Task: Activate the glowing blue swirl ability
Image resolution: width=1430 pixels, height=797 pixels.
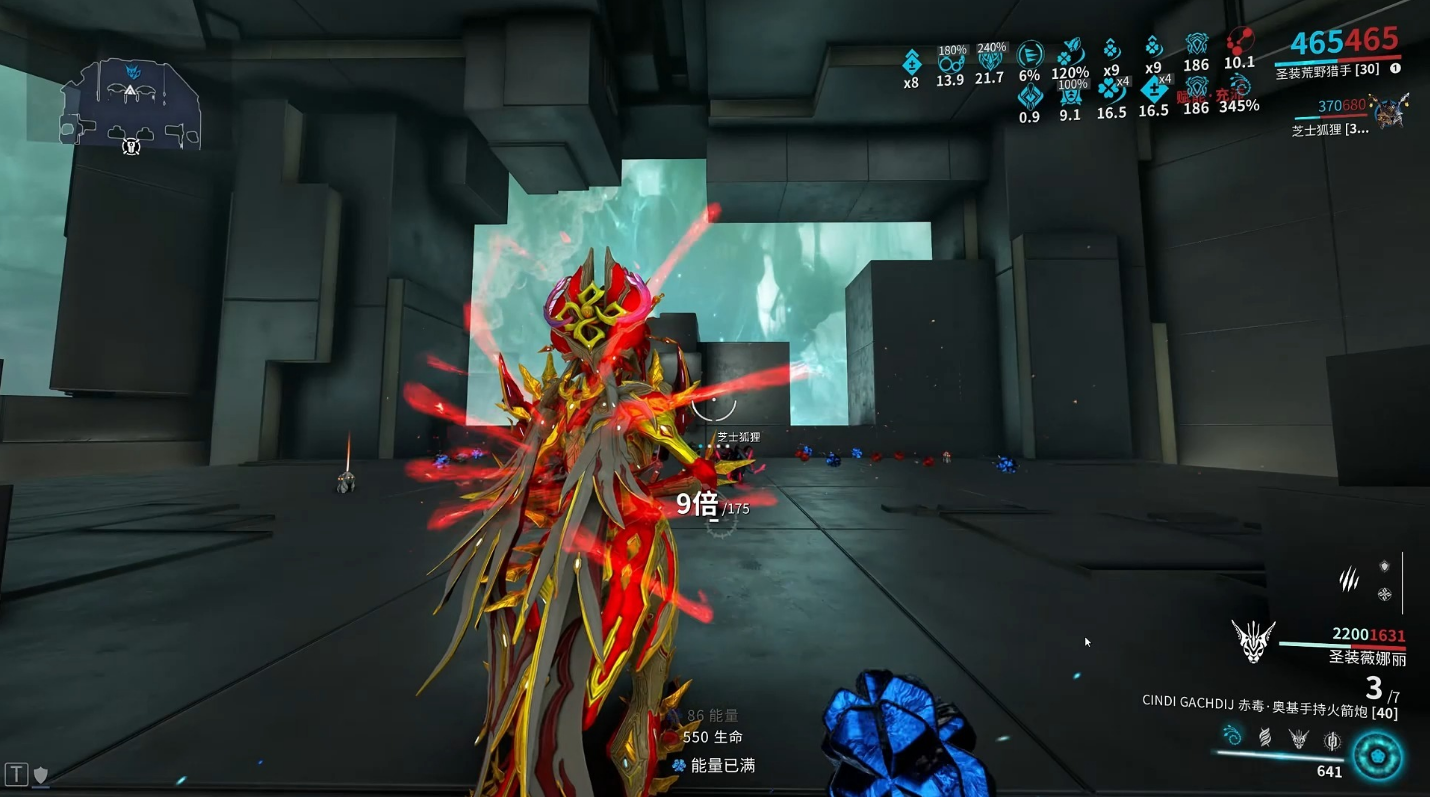Action: pyautogui.click(x=1232, y=737)
